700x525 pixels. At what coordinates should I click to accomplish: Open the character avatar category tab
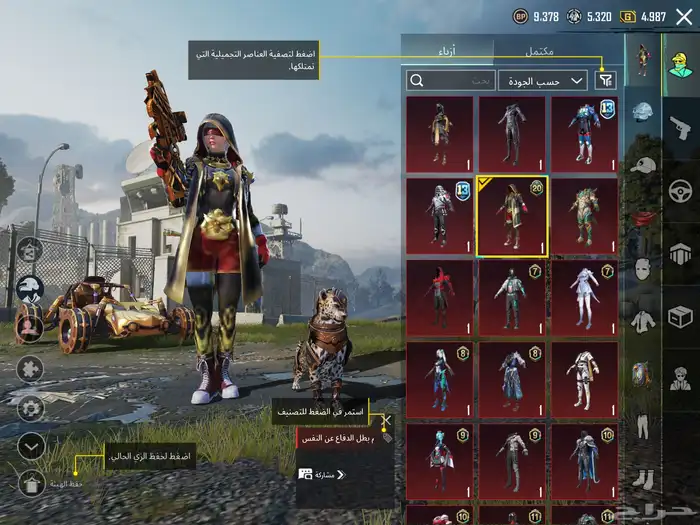pyautogui.click(x=680, y=63)
